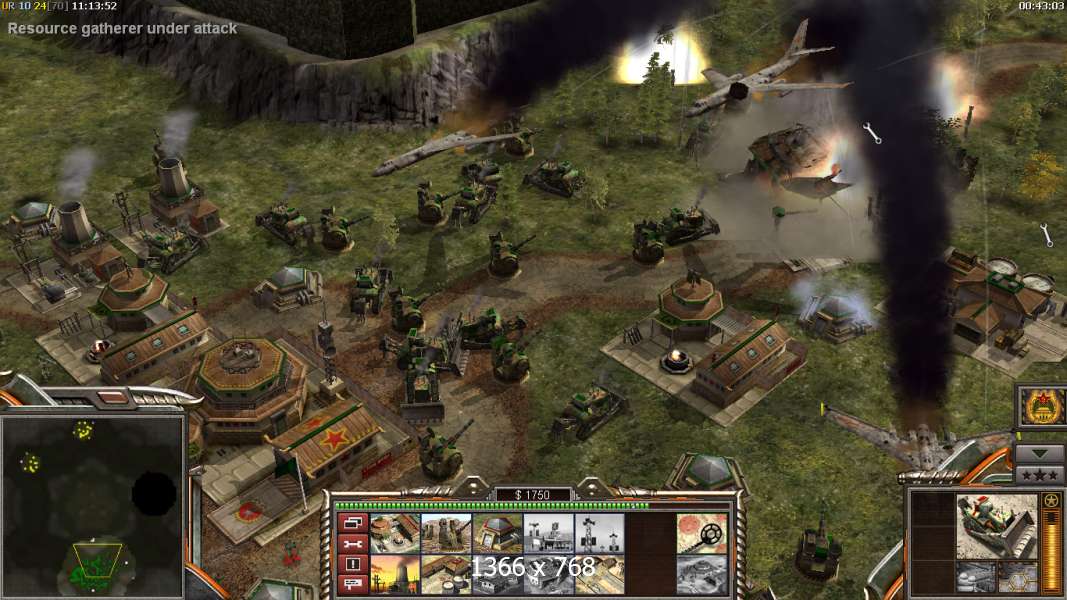Build the Command Center from the build bar

(394, 533)
